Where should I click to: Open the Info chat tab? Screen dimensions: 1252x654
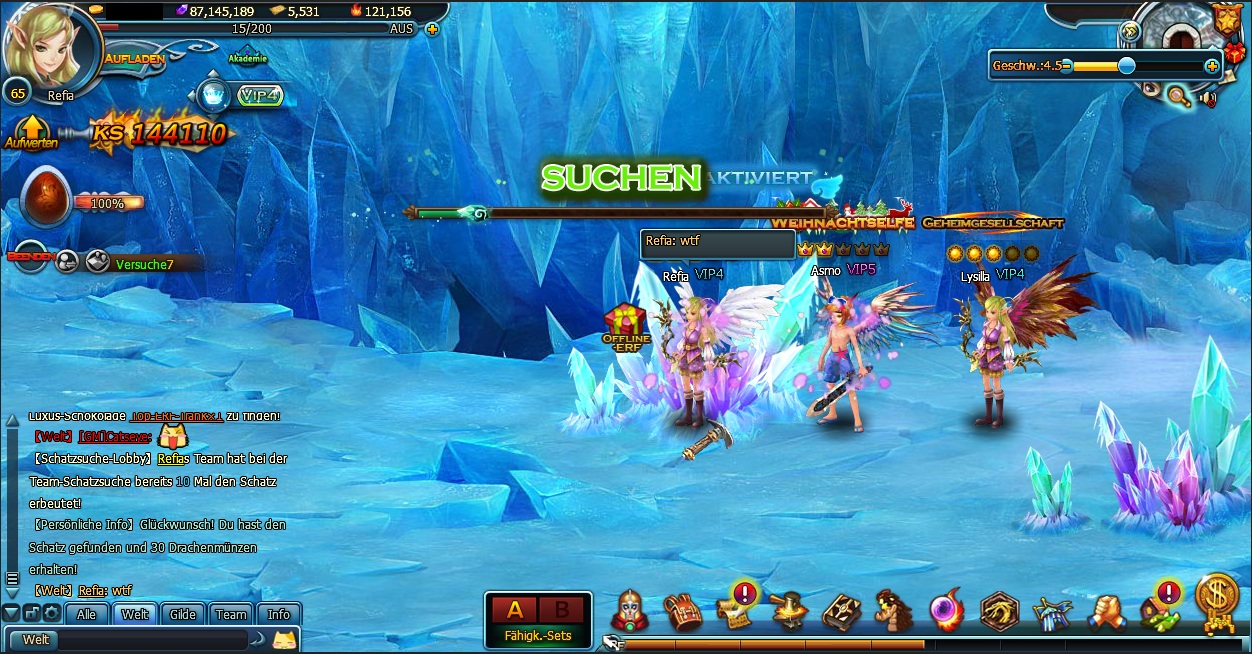click(x=279, y=614)
